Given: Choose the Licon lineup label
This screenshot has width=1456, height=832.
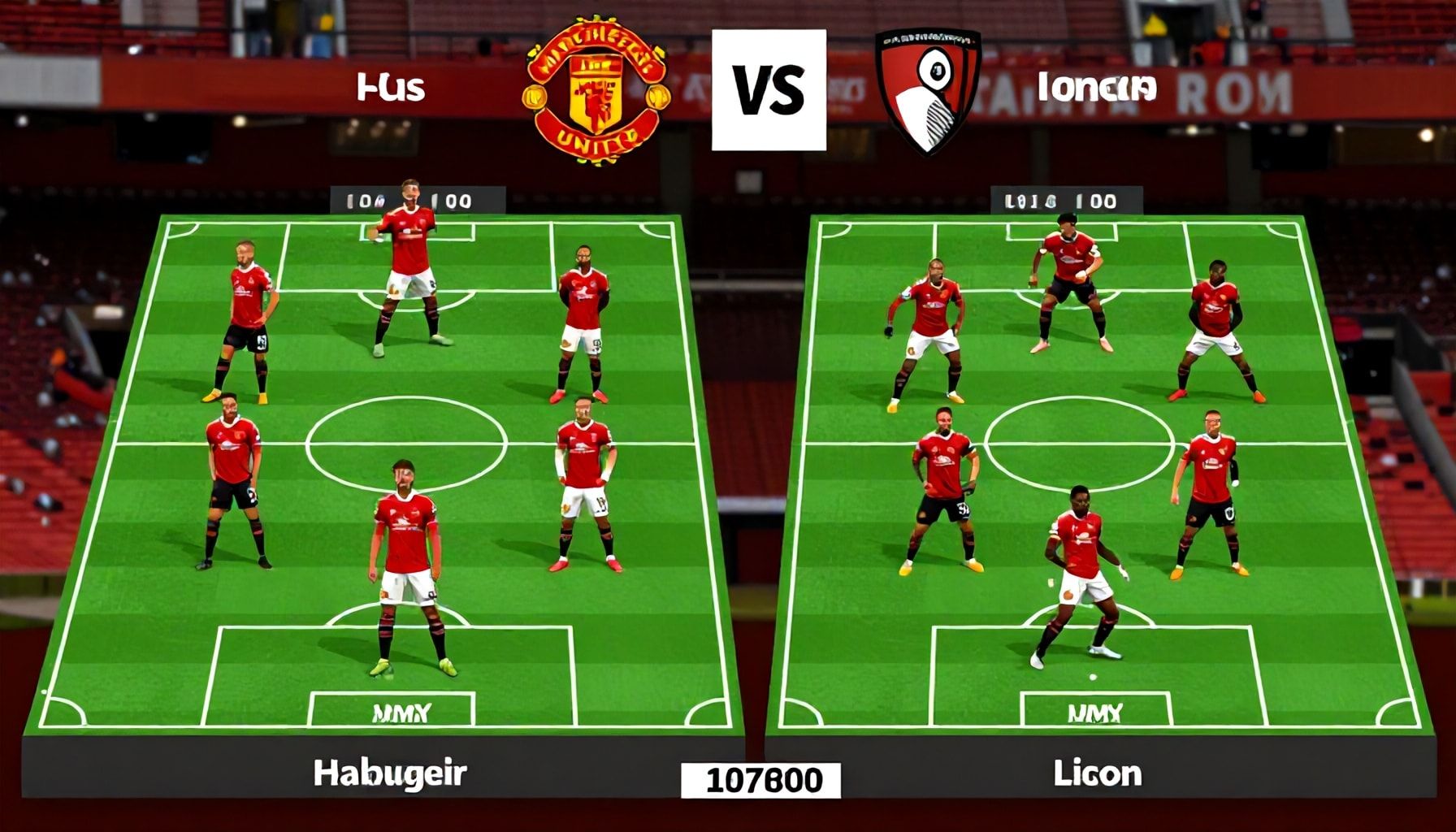Looking at the screenshot, I should (x=1097, y=773).
